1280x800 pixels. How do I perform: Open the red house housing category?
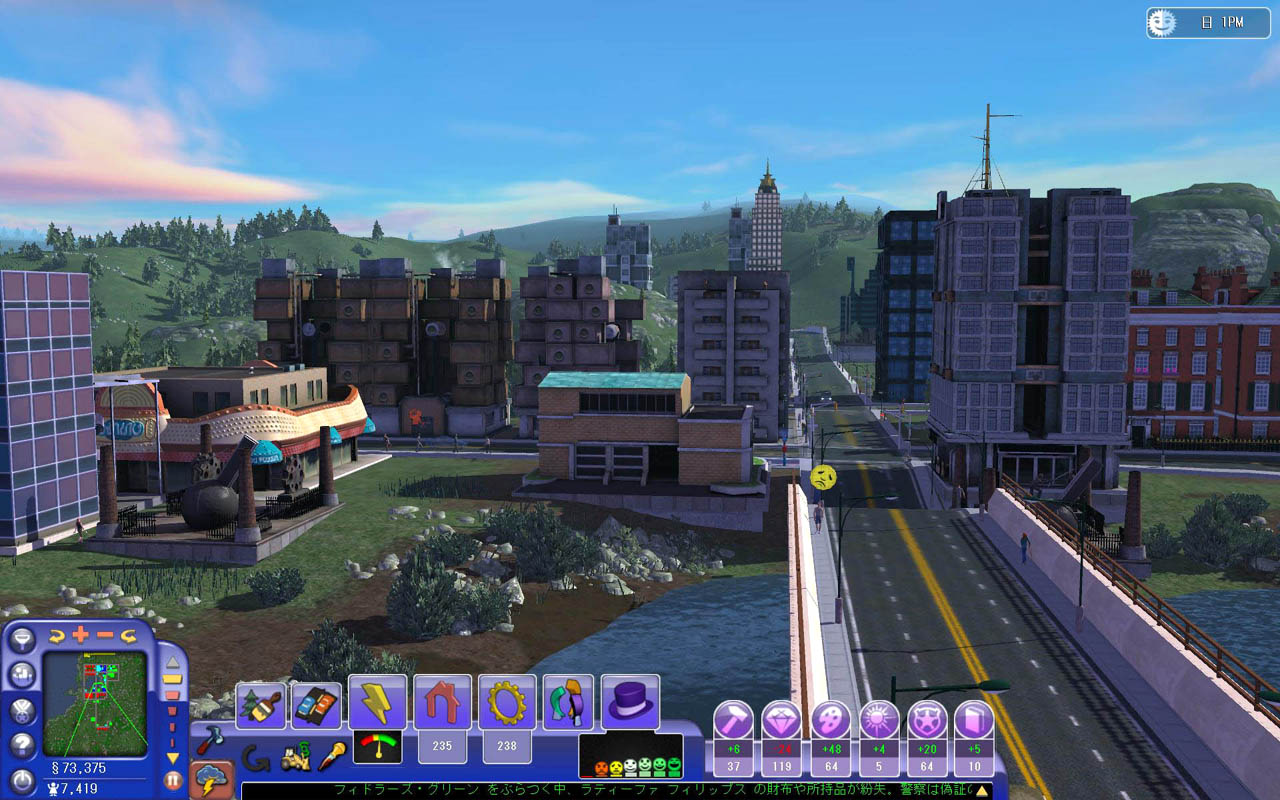[442, 702]
